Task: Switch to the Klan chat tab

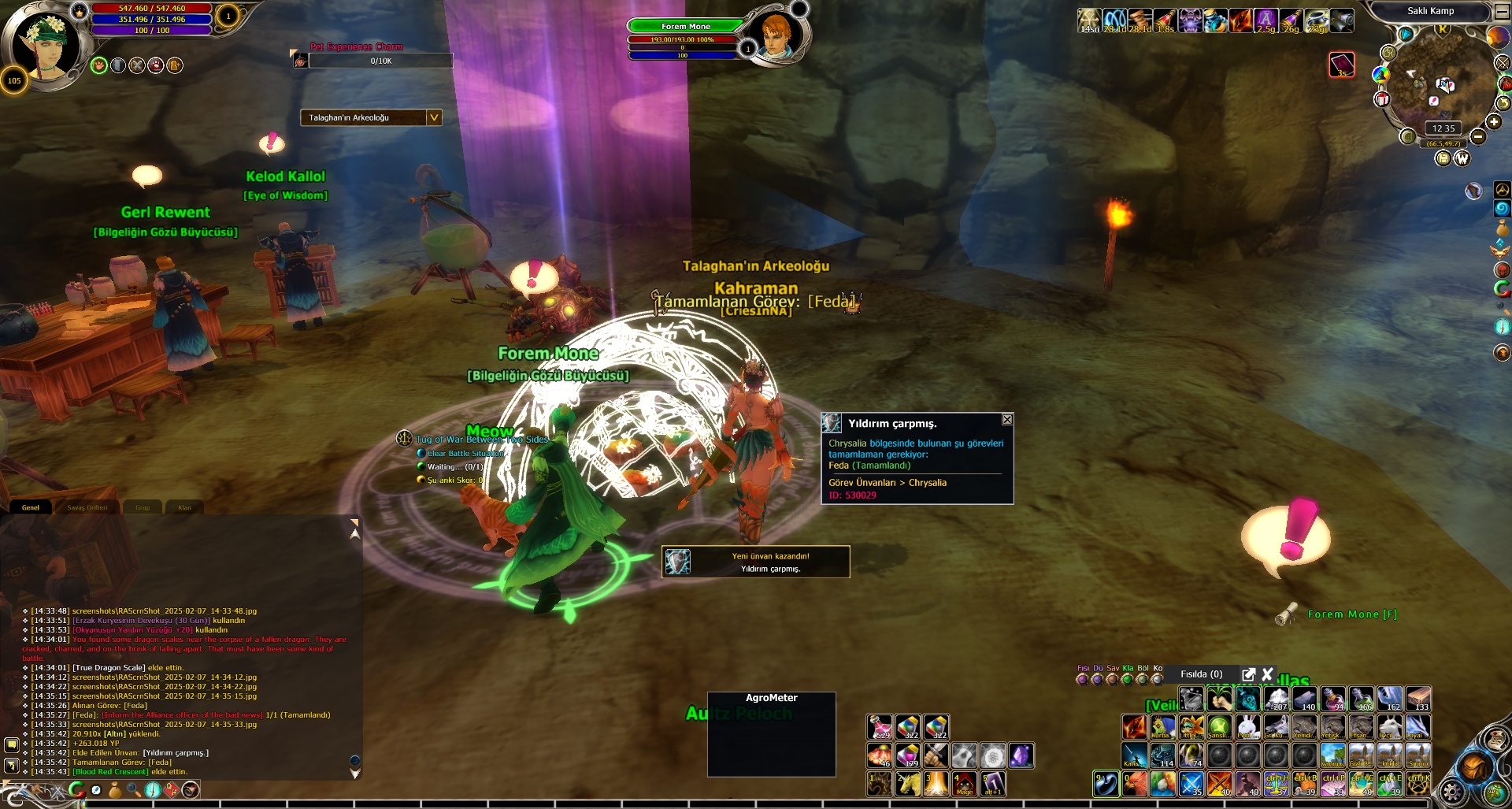Action: point(184,507)
